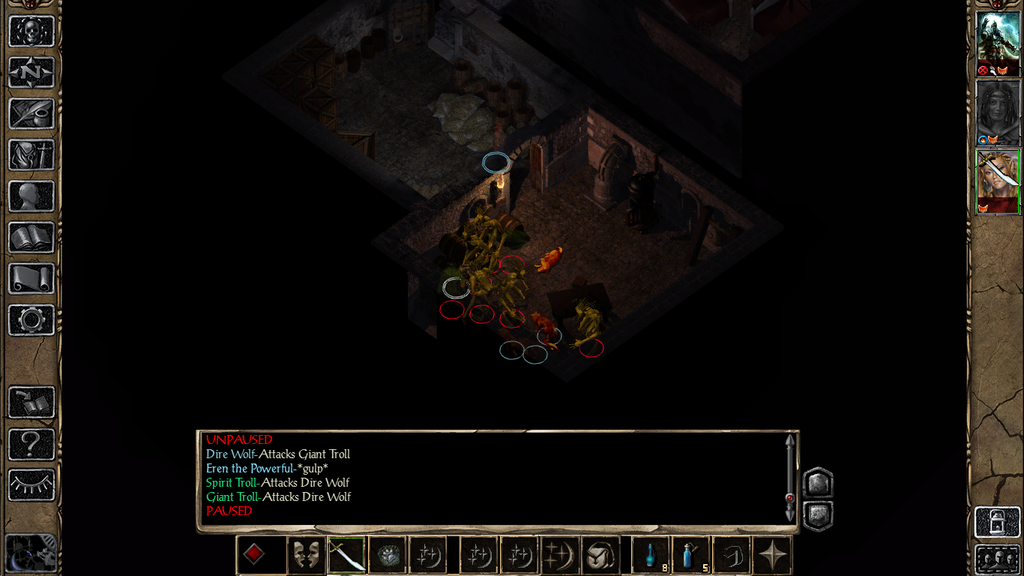Open the inventory screen
This screenshot has width=1024, height=576.
31,155
